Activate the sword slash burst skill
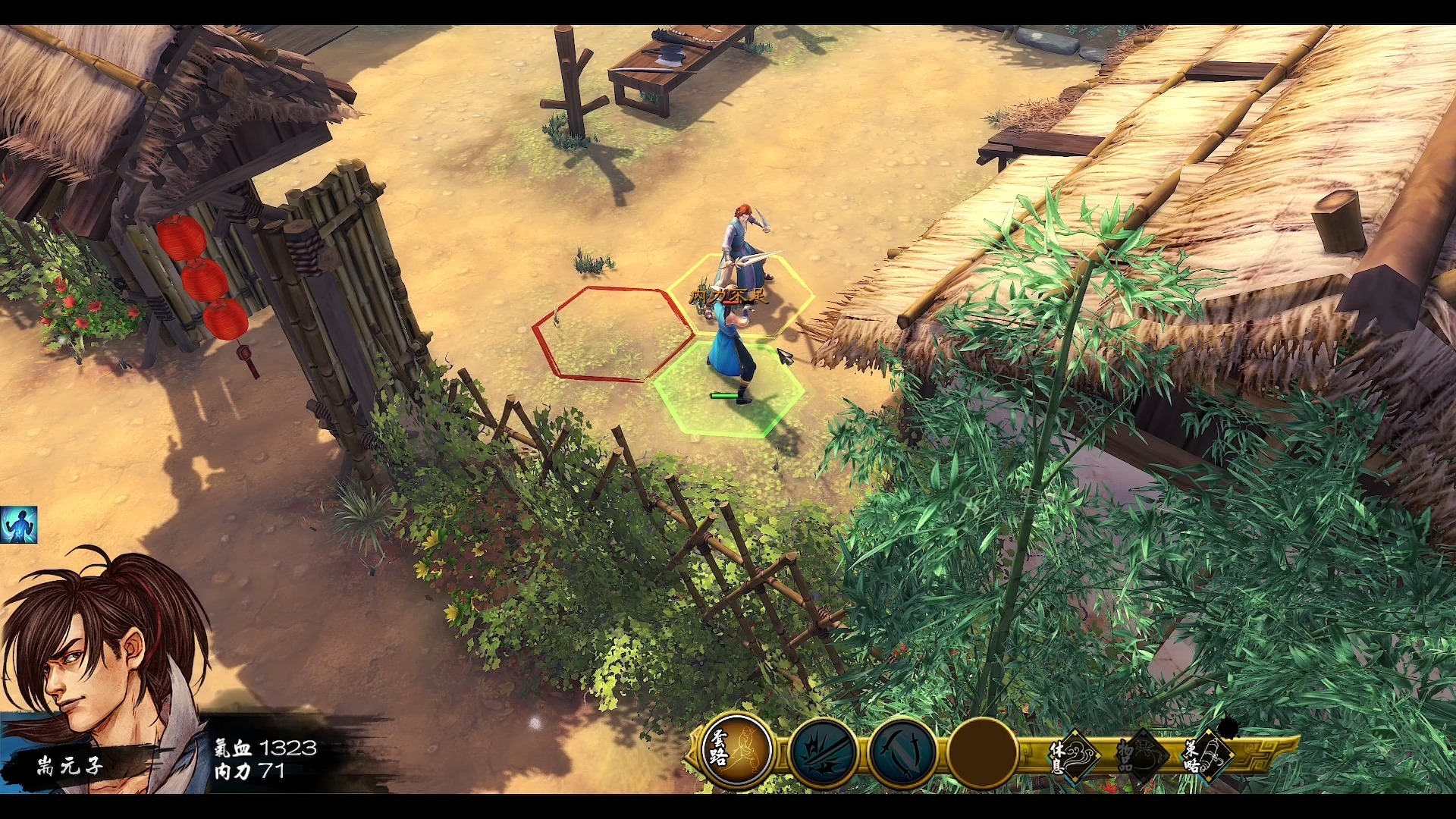This screenshot has height=819, width=1456. pos(823,752)
